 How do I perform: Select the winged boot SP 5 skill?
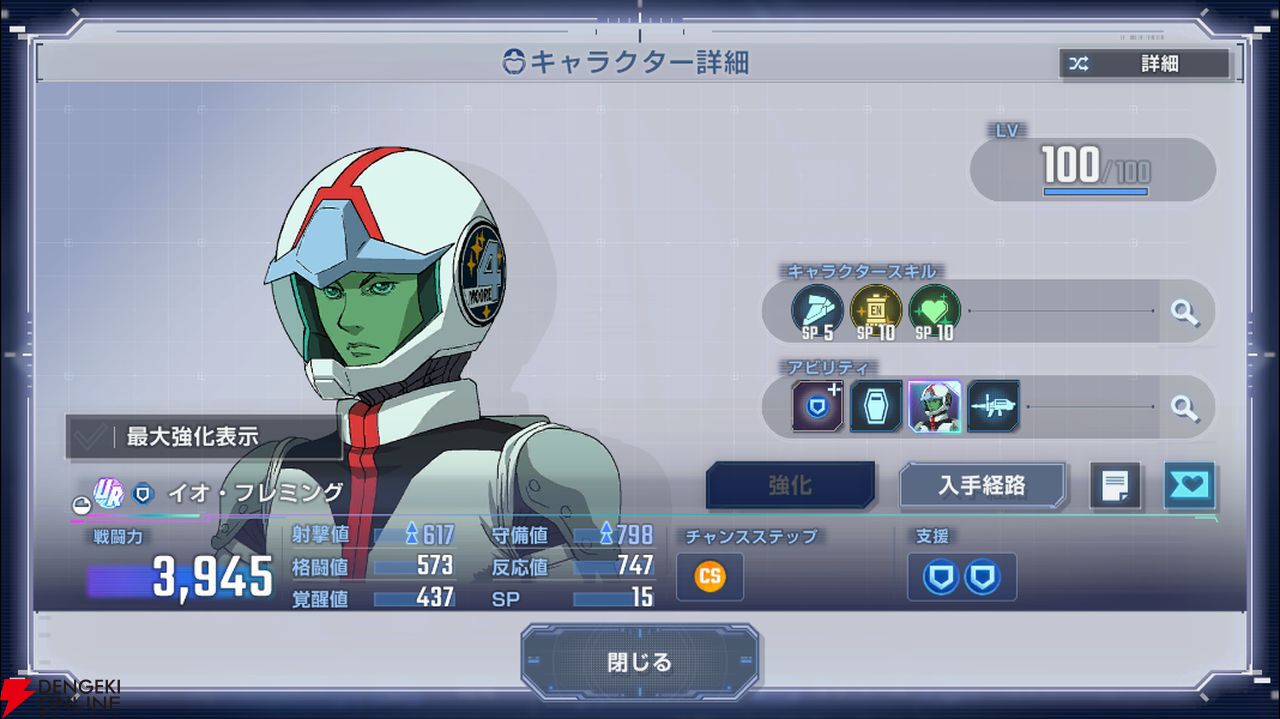tap(817, 310)
